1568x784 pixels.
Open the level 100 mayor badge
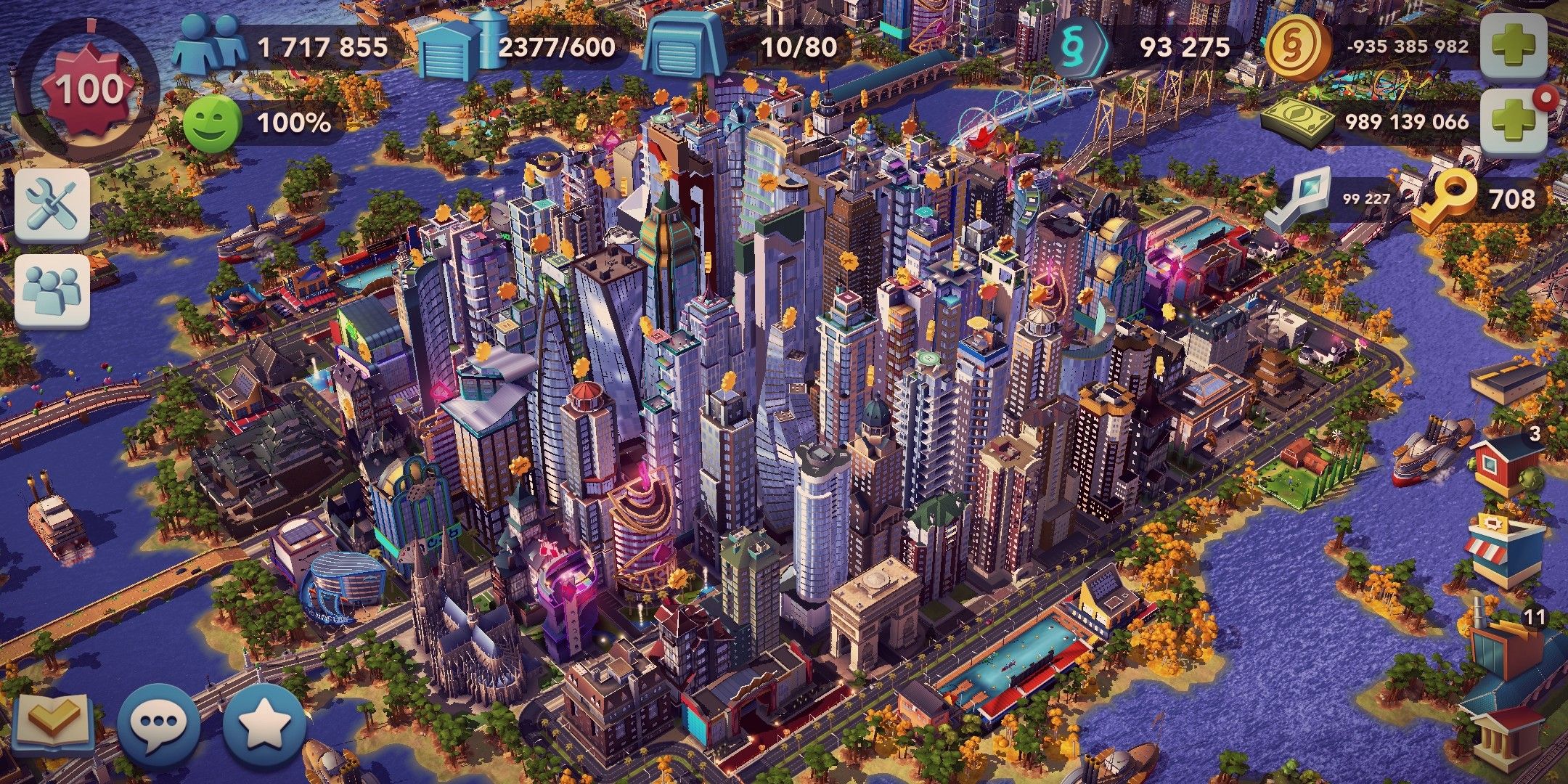(87, 87)
